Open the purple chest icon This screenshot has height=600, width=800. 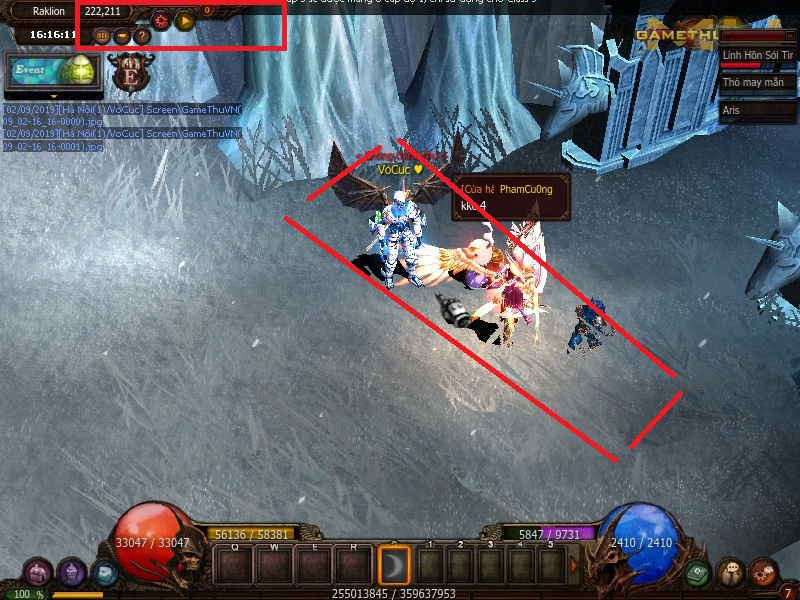(38, 573)
